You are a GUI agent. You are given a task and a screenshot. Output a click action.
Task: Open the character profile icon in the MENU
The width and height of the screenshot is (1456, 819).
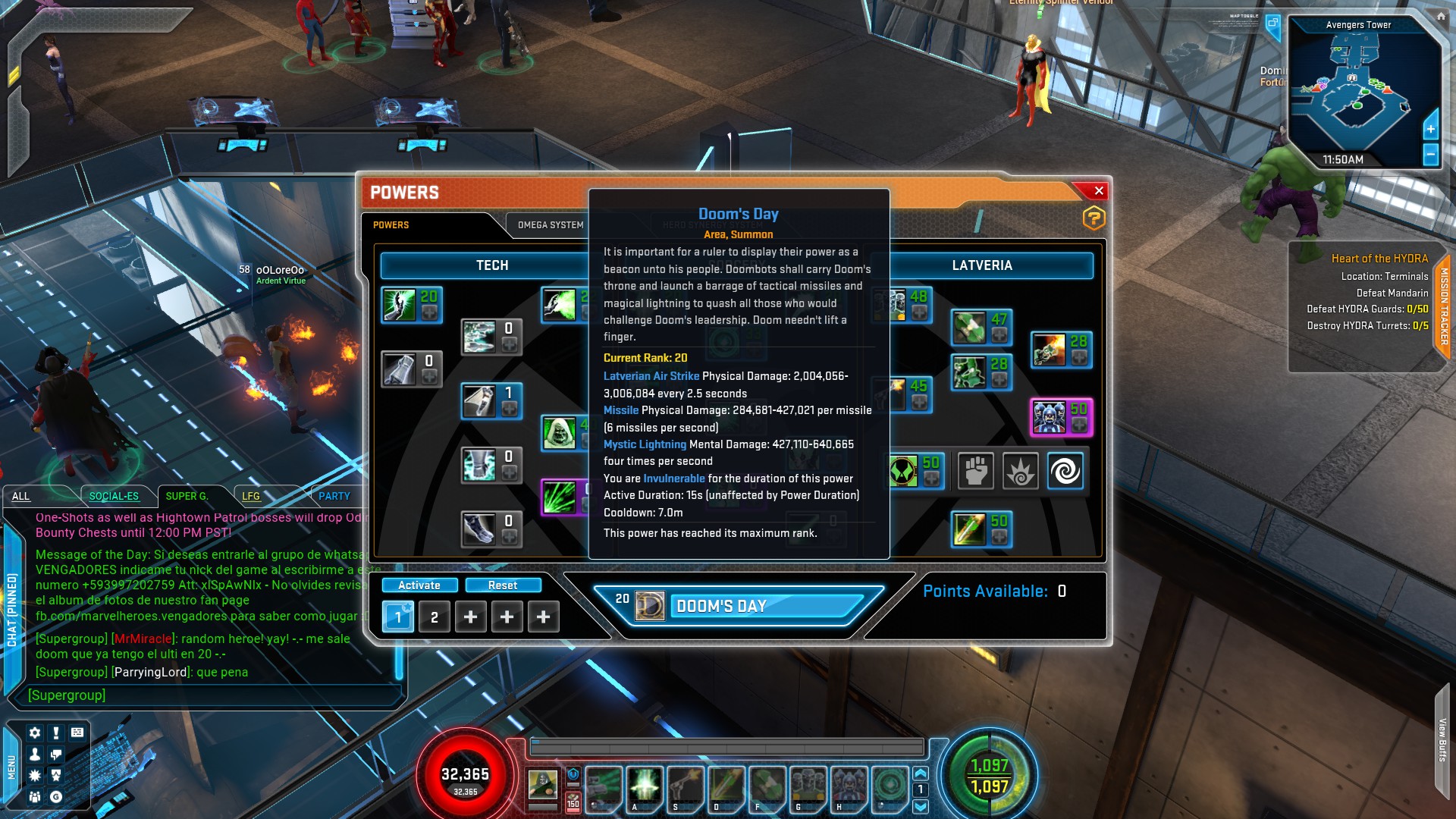tap(35, 755)
